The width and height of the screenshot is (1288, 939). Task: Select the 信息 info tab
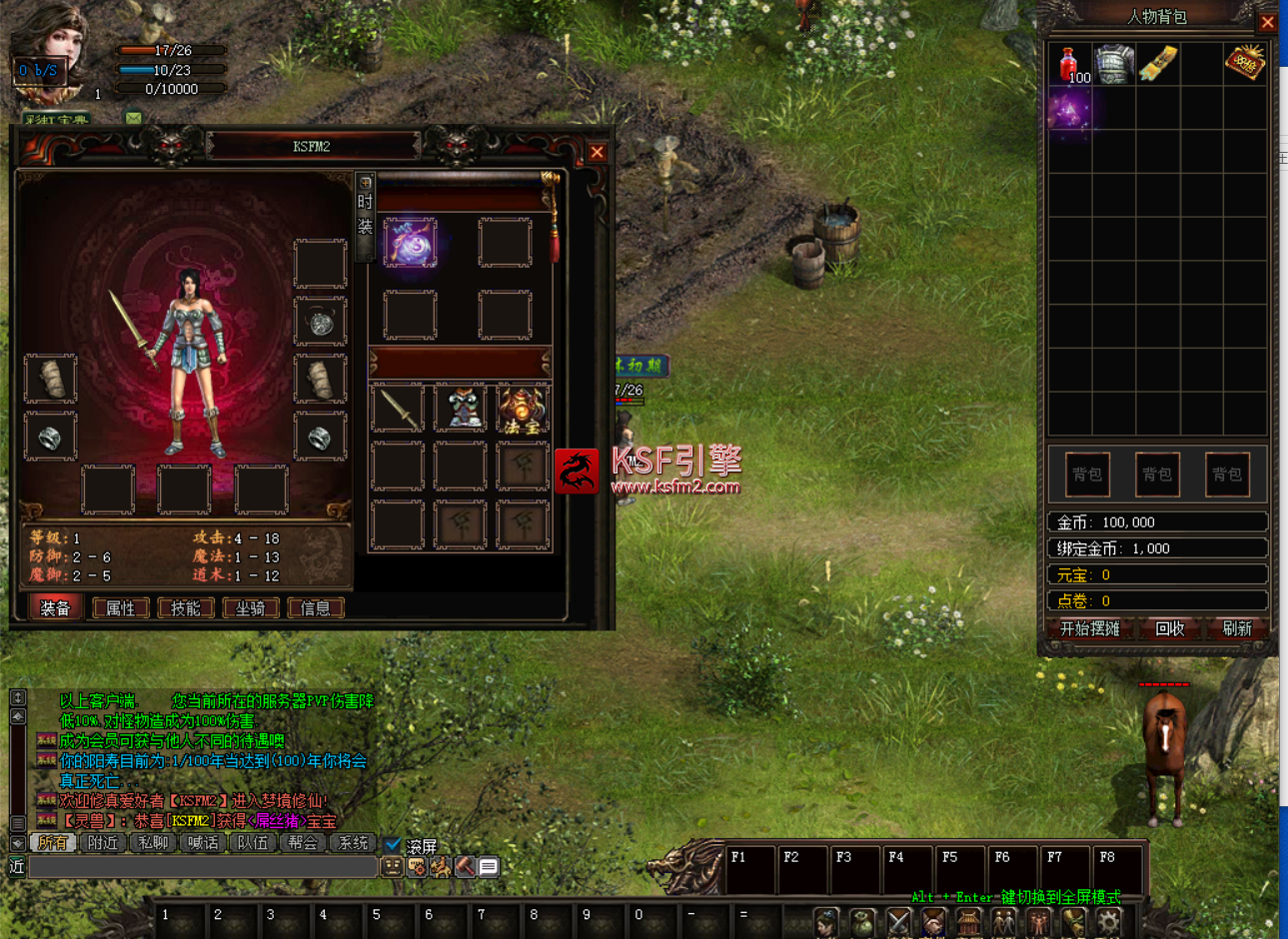pos(316,607)
